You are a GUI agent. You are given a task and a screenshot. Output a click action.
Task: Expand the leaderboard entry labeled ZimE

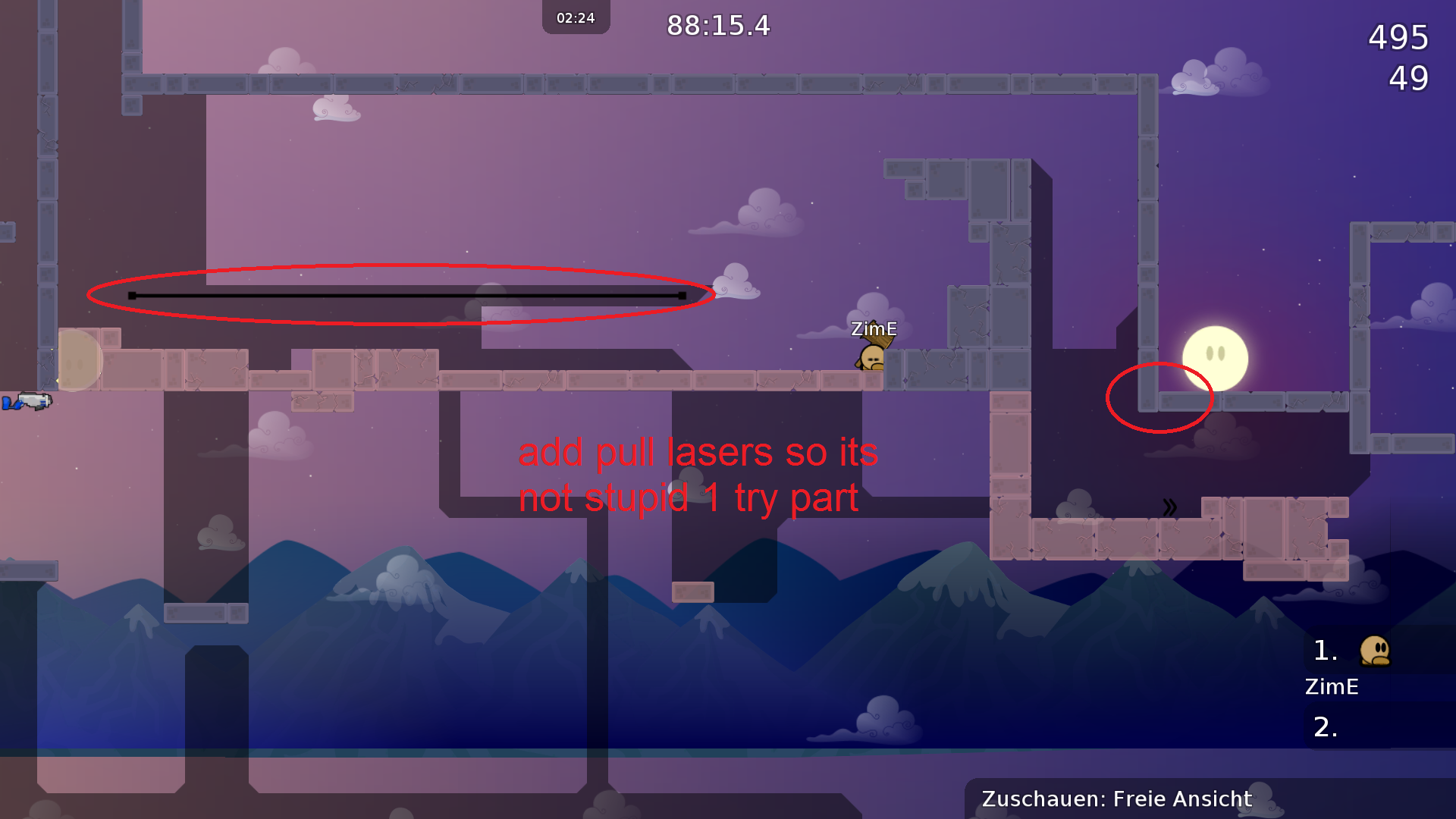click(x=1332, y=687)
